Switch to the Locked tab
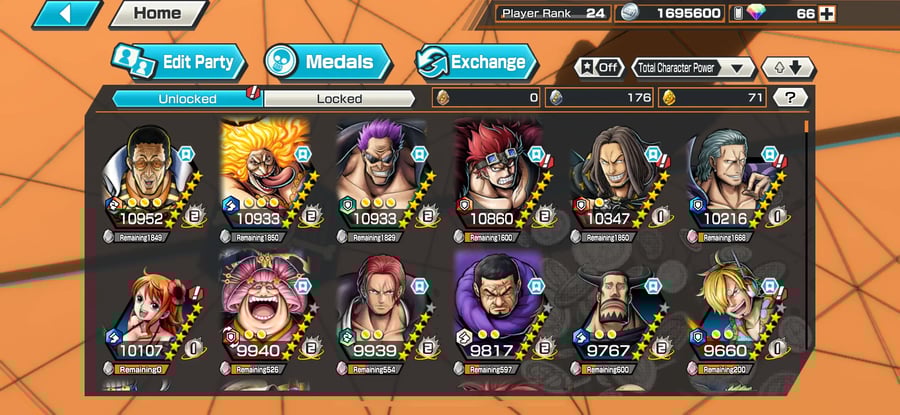 pos(340,98)
